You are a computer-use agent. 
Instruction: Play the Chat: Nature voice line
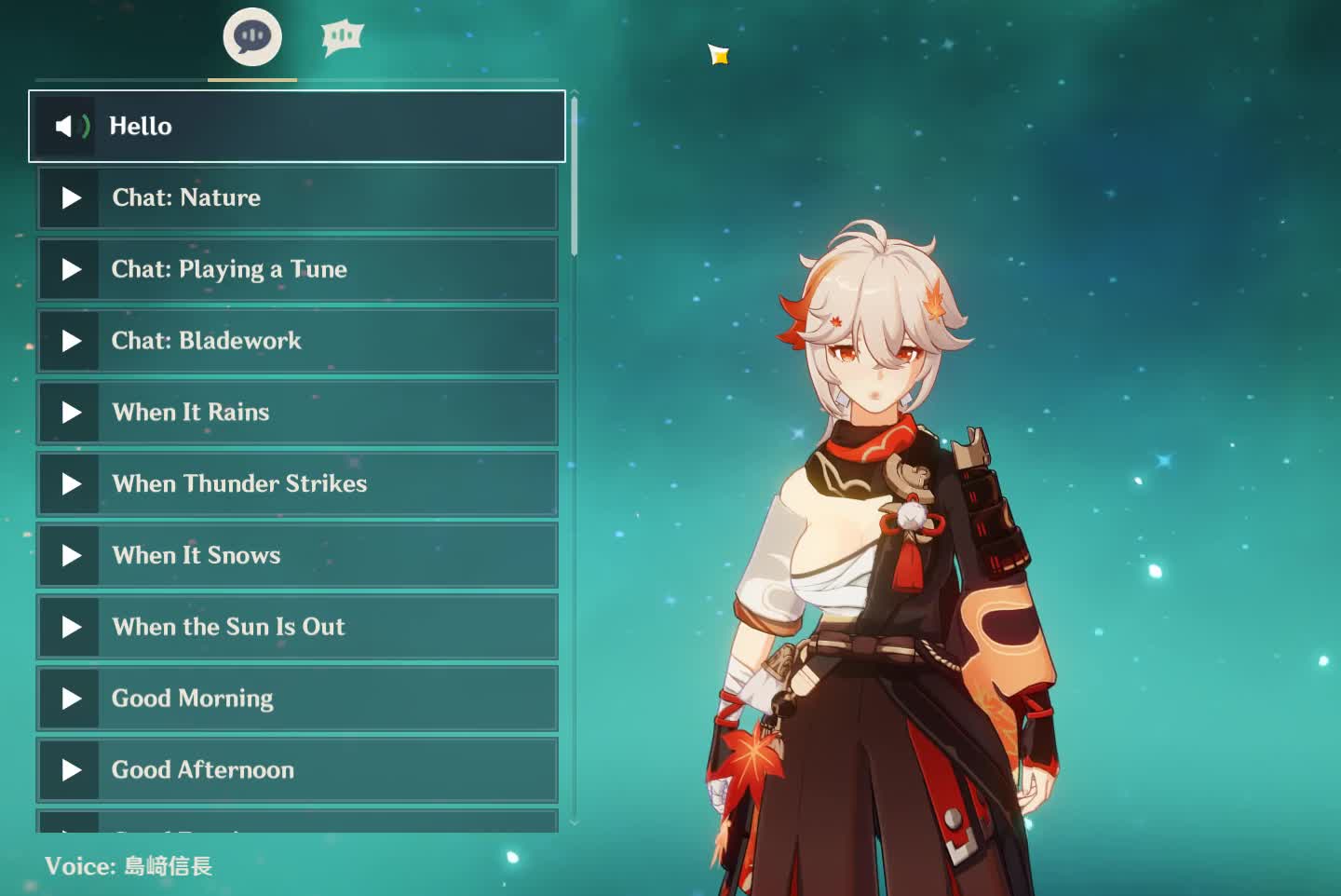[297, 197]
